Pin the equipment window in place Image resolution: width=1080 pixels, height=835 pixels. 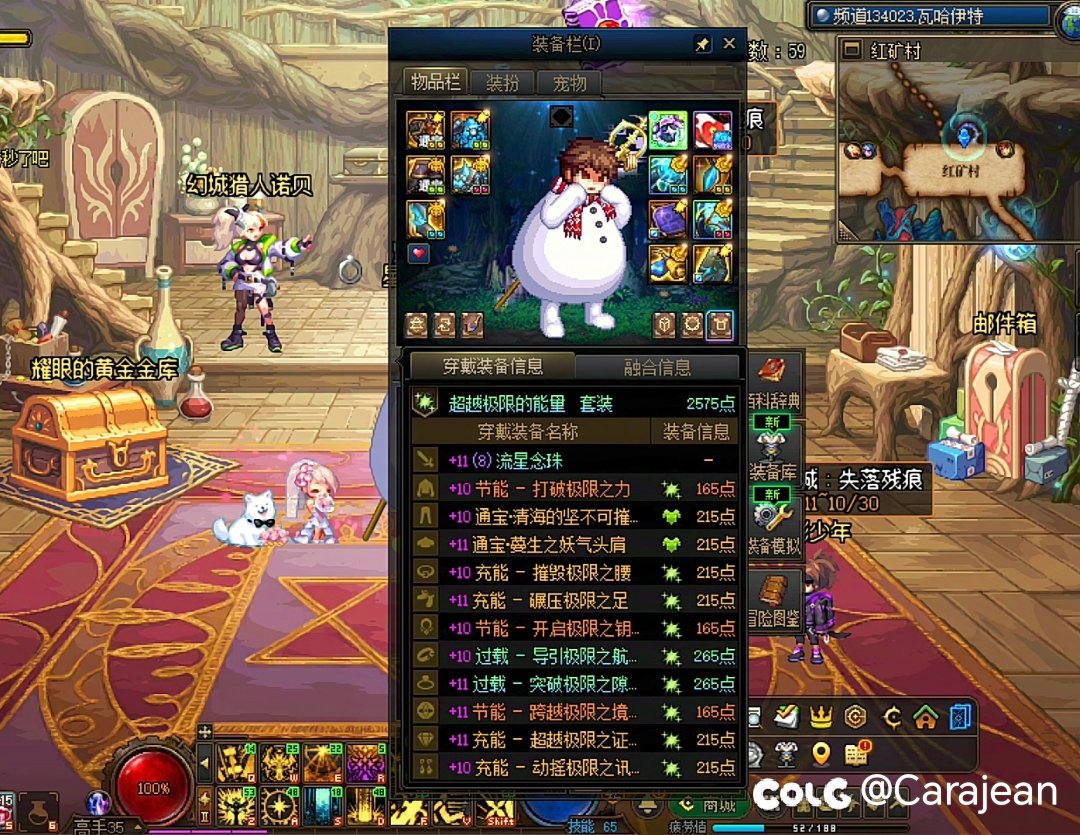(x=702, y=44)
